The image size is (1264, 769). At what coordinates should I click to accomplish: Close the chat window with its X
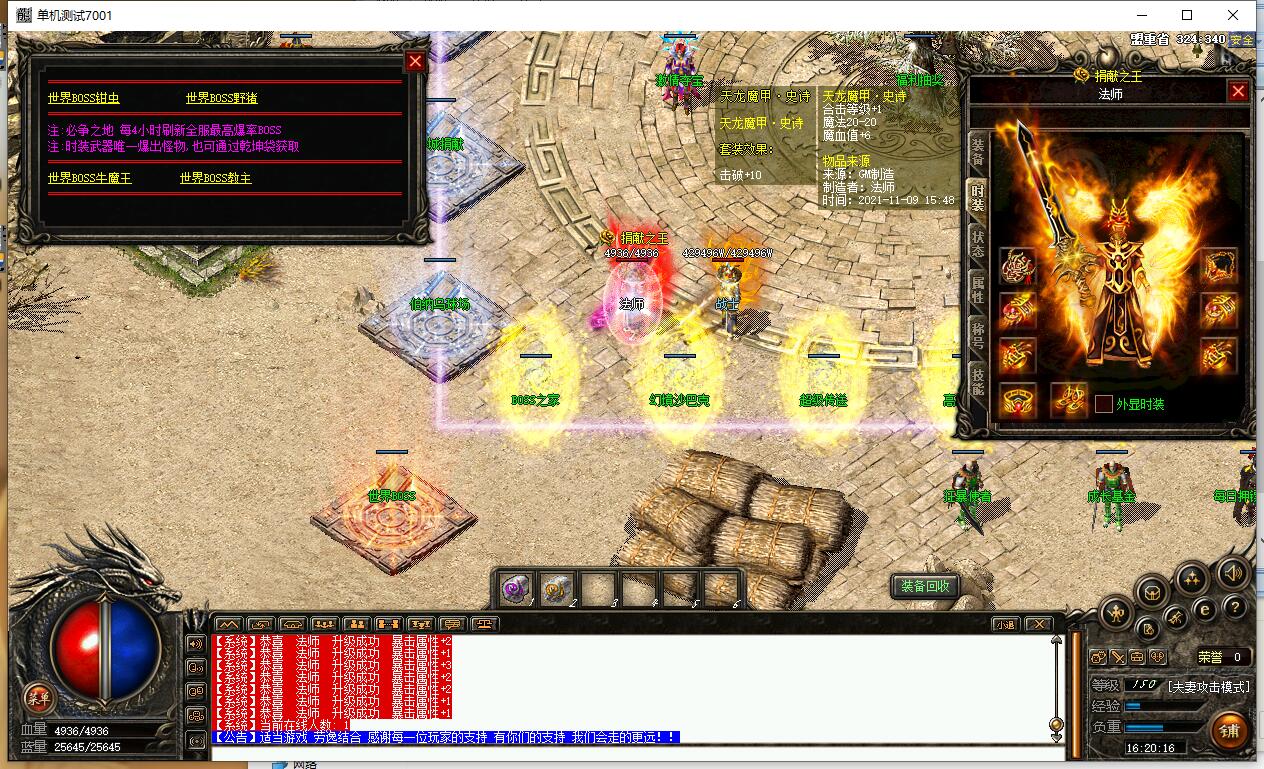point(1039,624)
